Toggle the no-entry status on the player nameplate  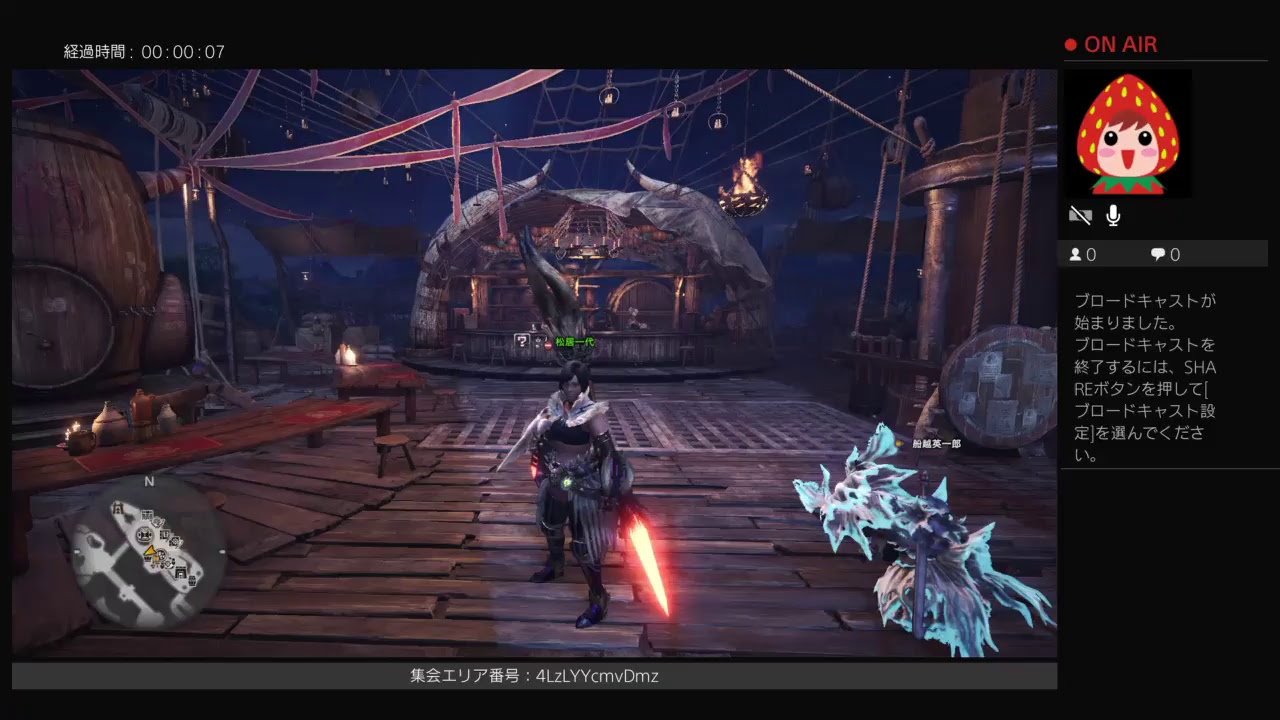tap(548, 344)
